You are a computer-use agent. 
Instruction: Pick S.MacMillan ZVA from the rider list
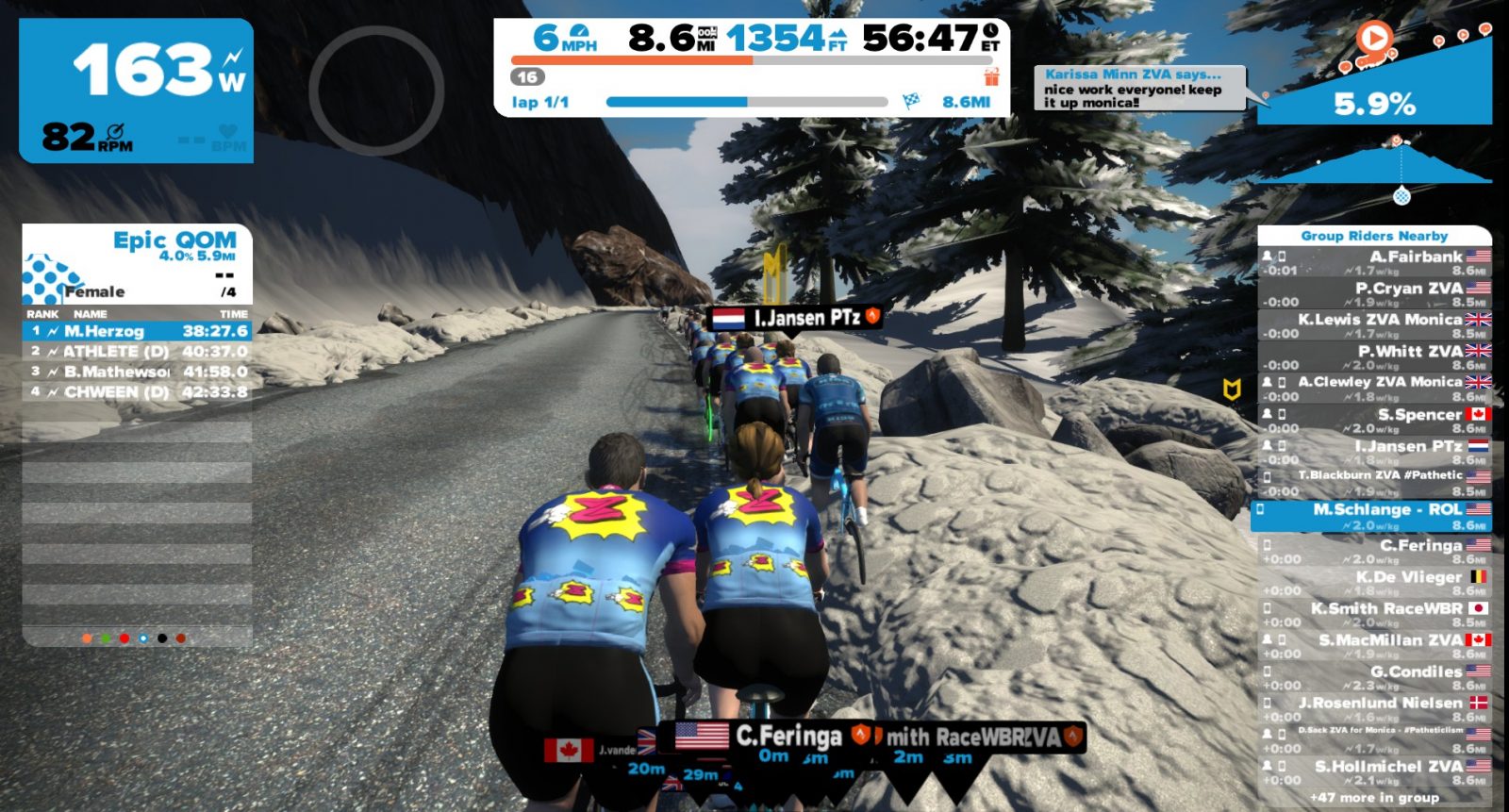(1375, 646)
